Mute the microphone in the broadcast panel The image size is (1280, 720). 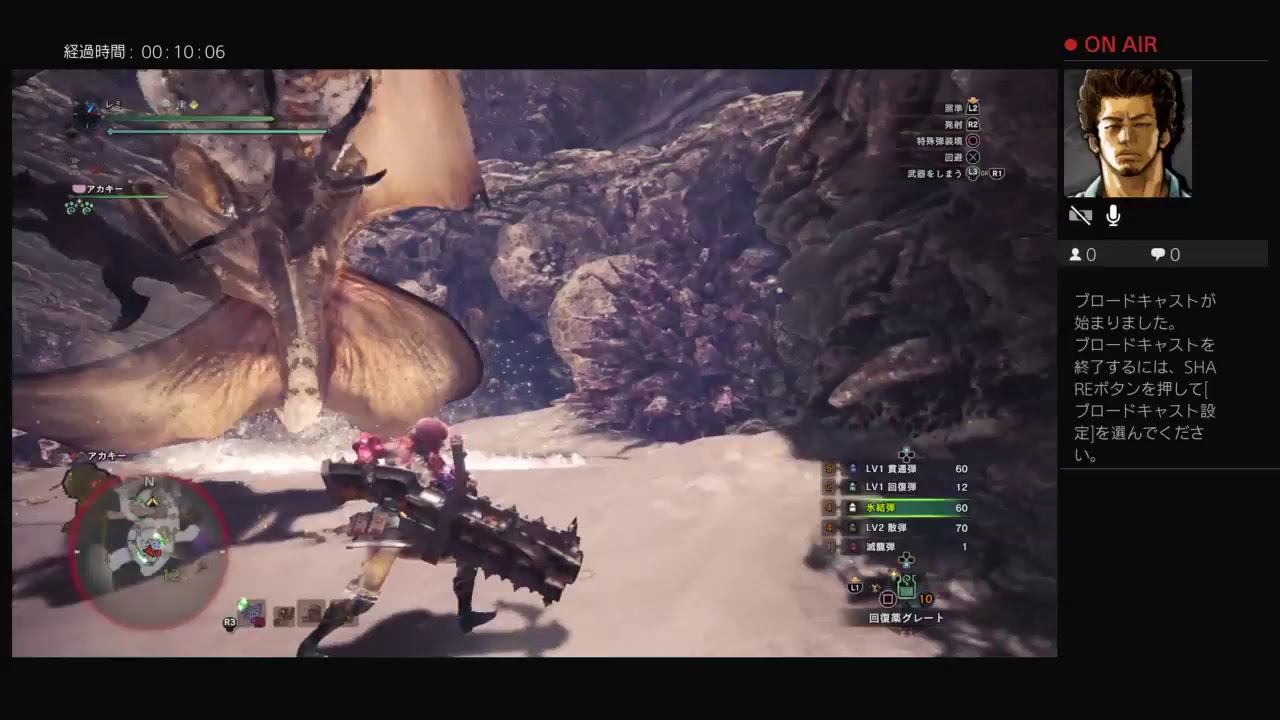[x=1111, y=214]
